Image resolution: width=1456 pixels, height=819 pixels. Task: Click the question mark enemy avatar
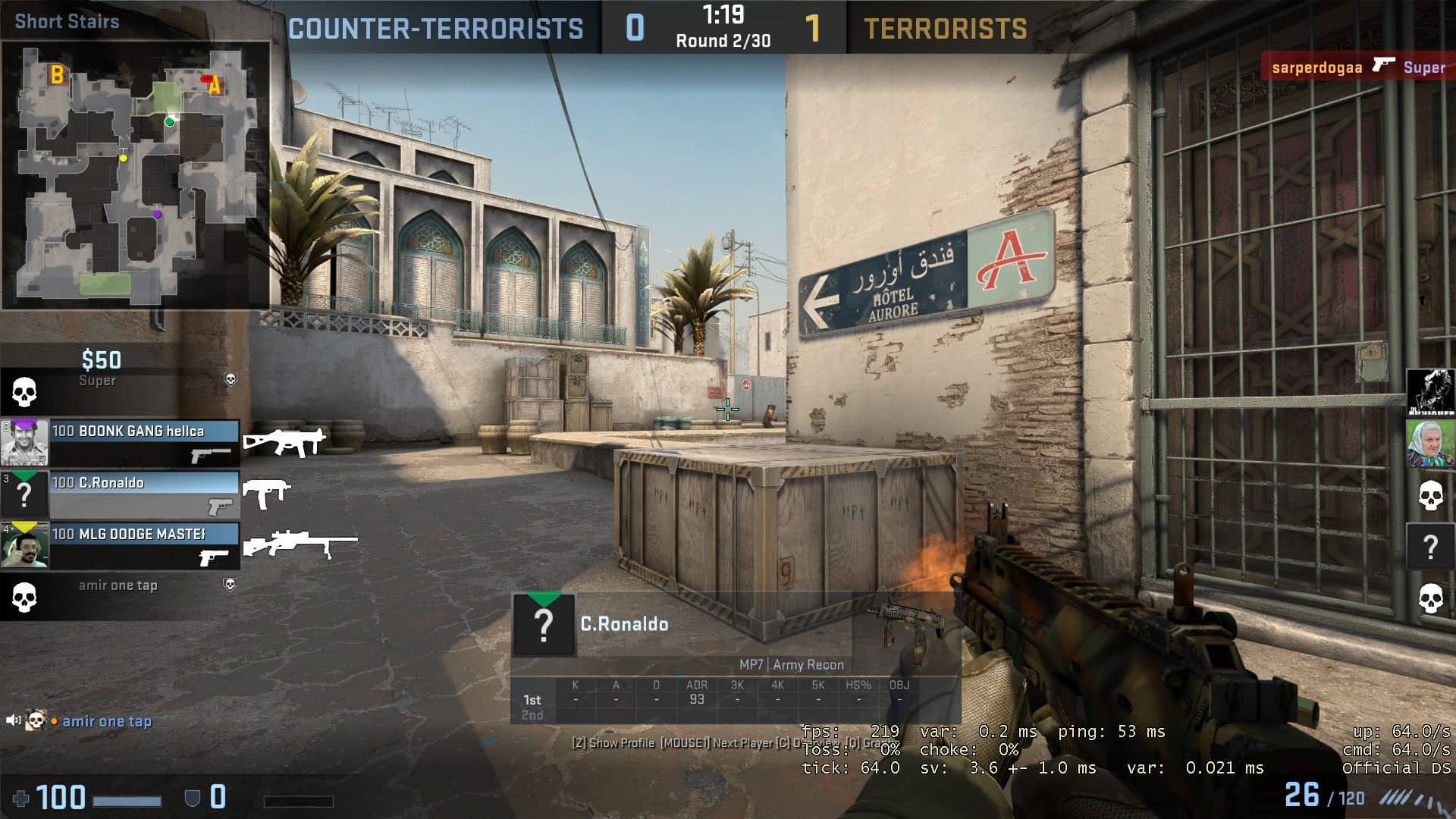point(1430,546)
